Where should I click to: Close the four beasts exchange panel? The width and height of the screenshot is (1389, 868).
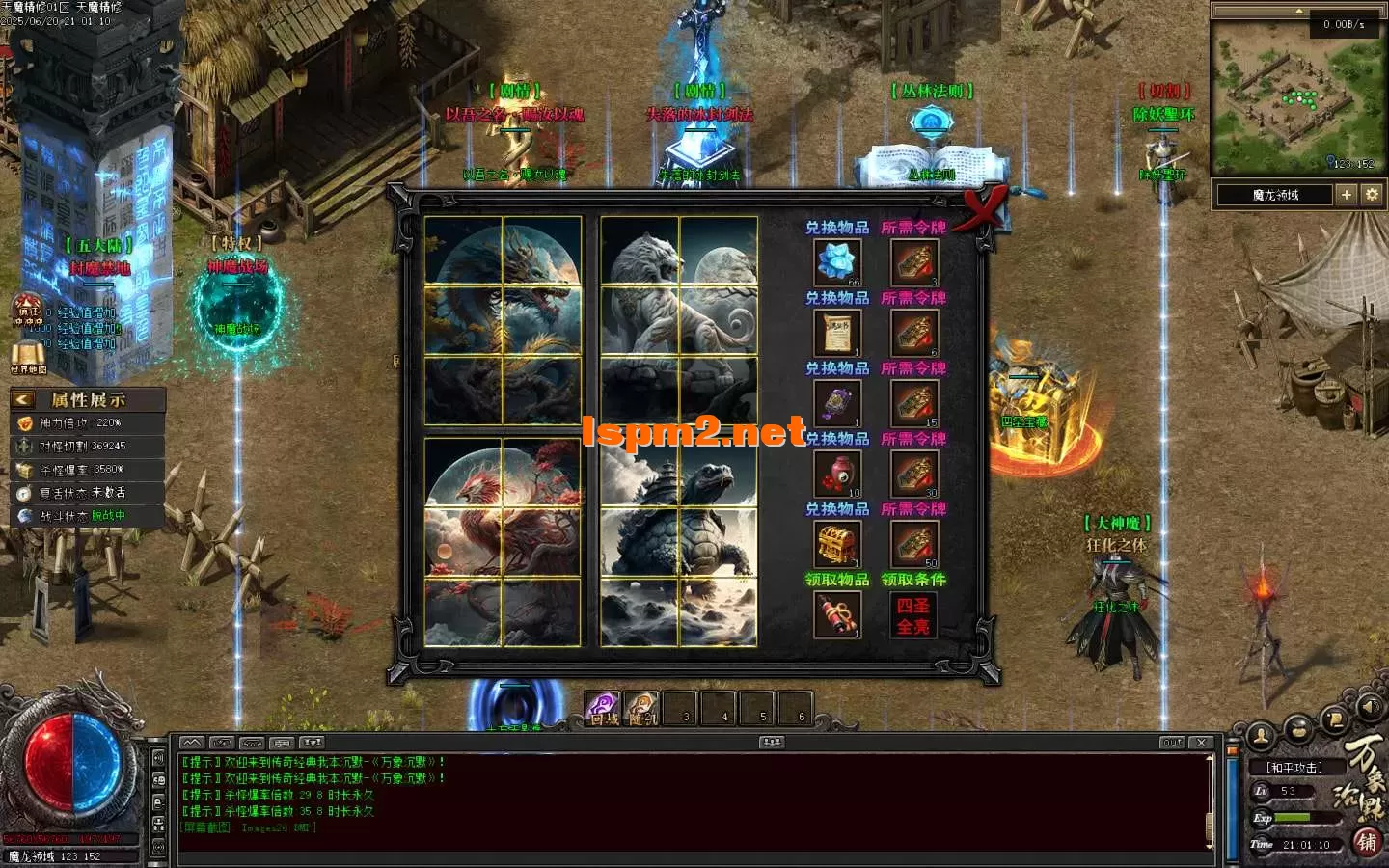point(983,205)
